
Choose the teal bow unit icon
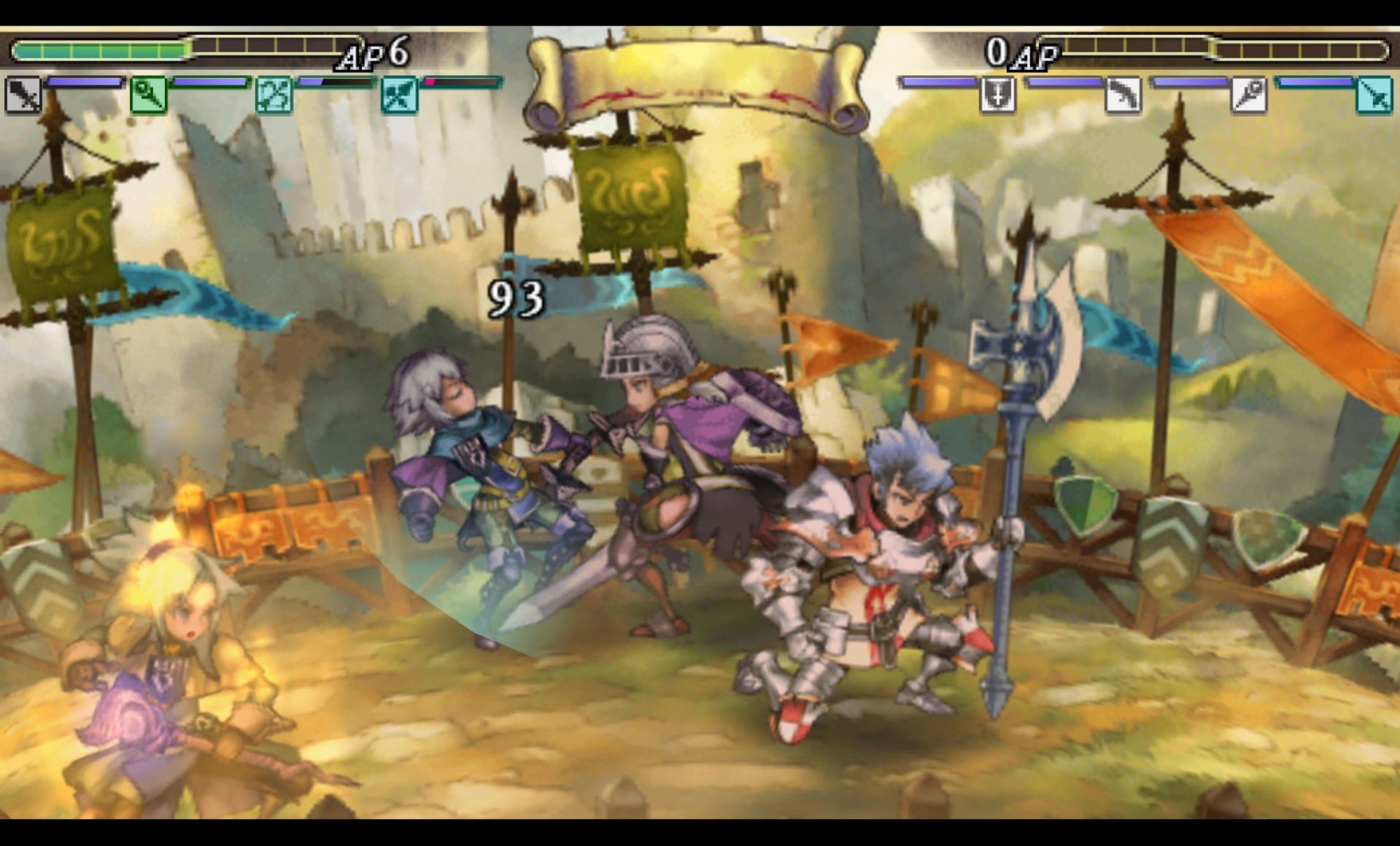pyautogui.click(x=274, y=96)
